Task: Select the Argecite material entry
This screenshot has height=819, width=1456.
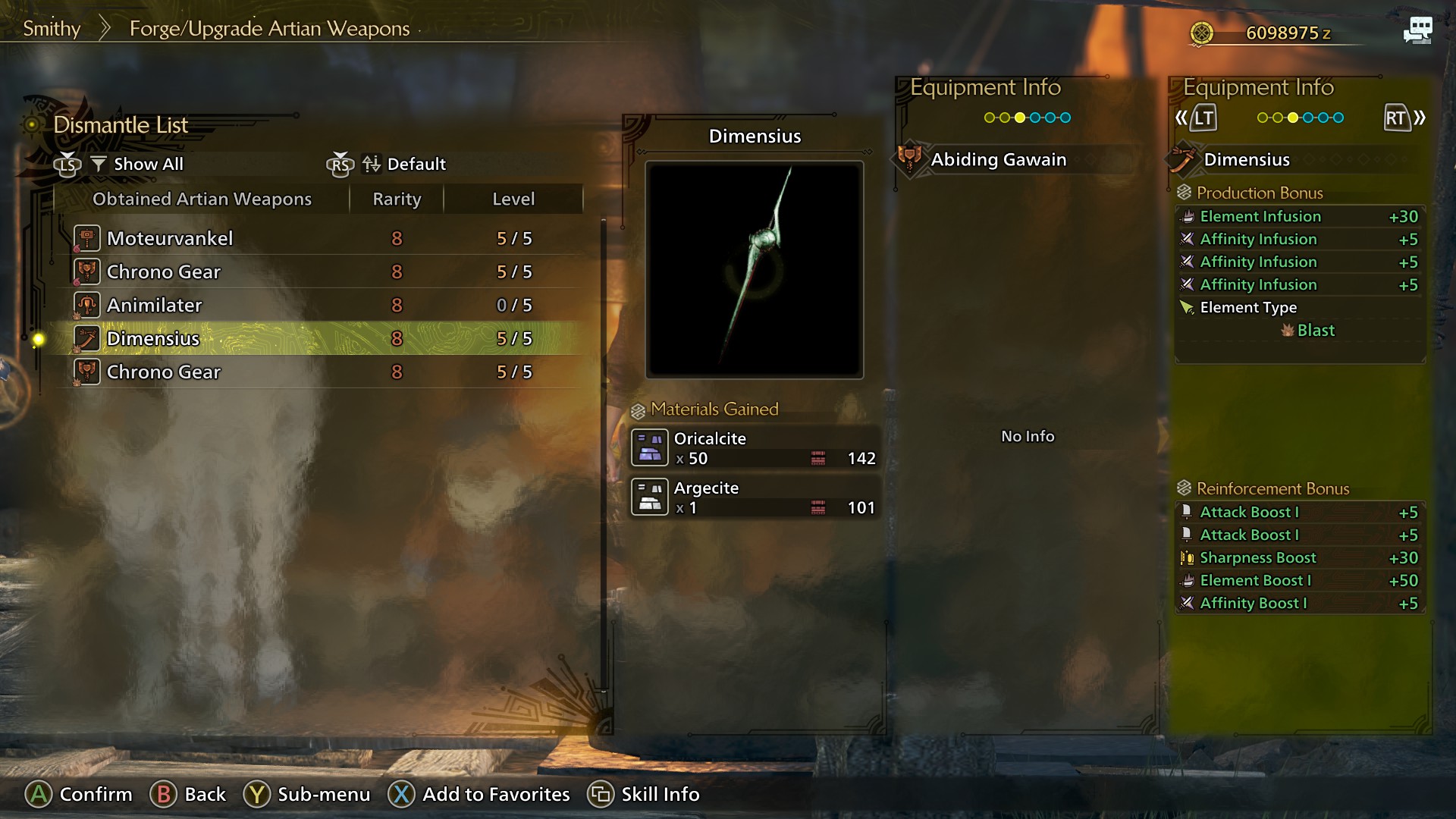Action: tap(755, 497)
